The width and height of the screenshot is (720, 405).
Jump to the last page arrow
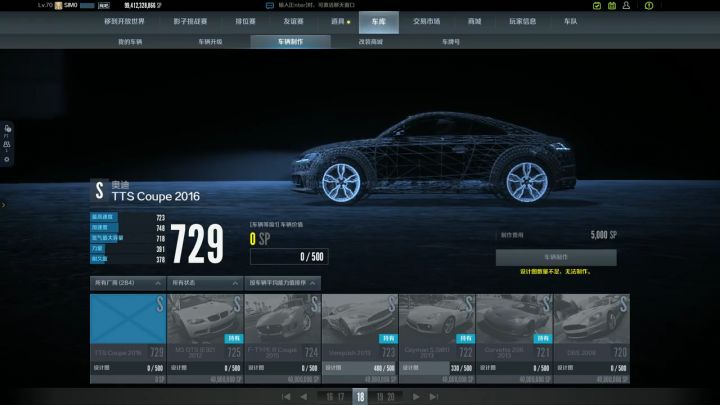pos(434,397)
